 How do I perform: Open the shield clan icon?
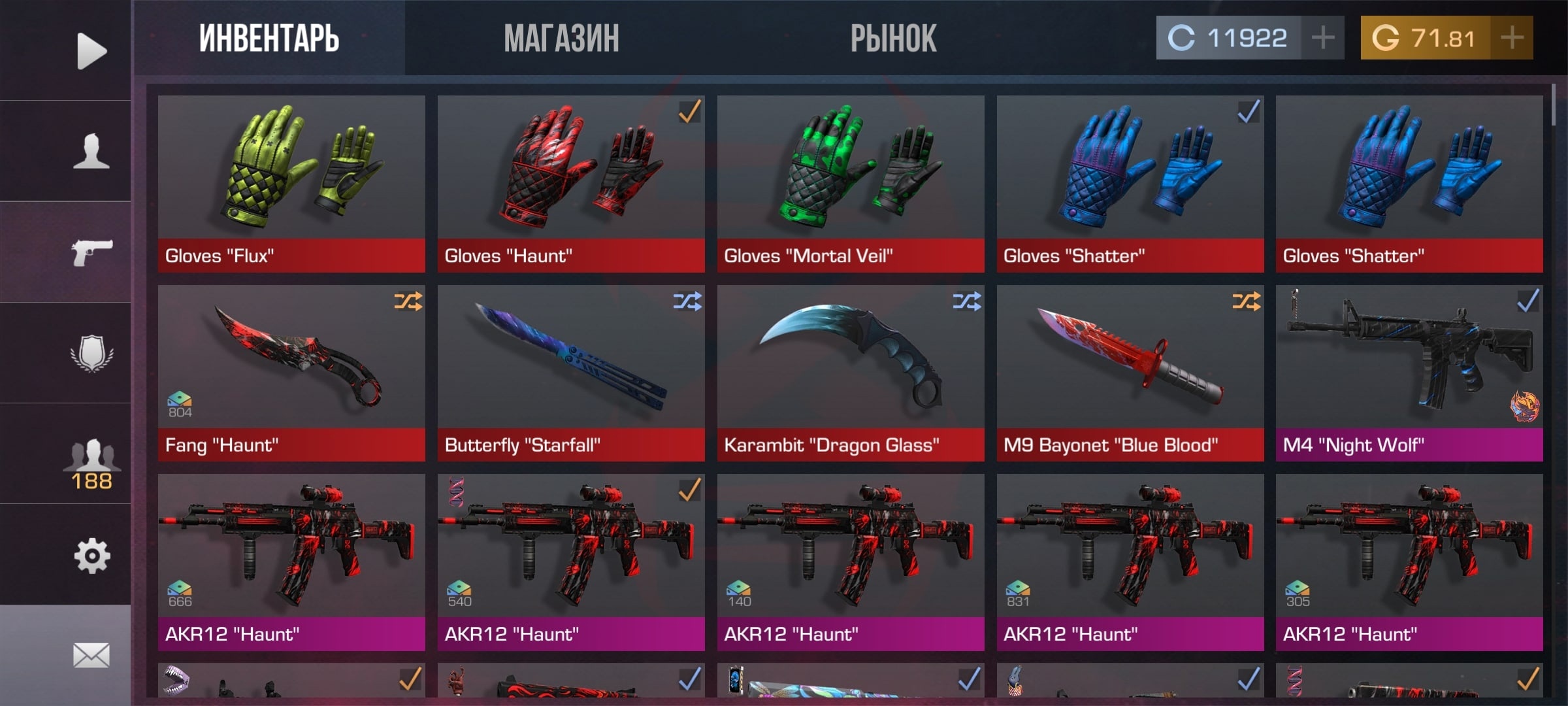91,353
